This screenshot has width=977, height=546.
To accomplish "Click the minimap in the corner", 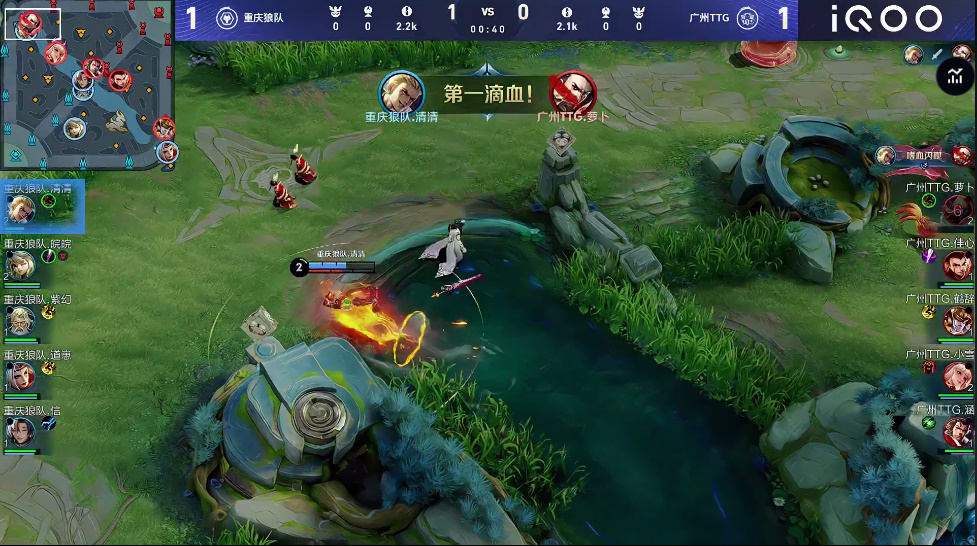I will click(88, 86).
